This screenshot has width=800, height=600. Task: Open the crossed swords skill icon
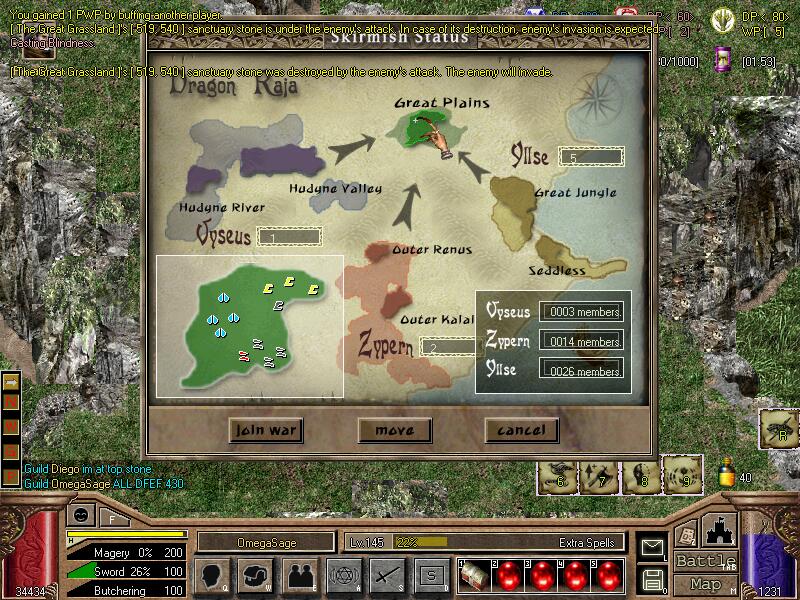387,575
